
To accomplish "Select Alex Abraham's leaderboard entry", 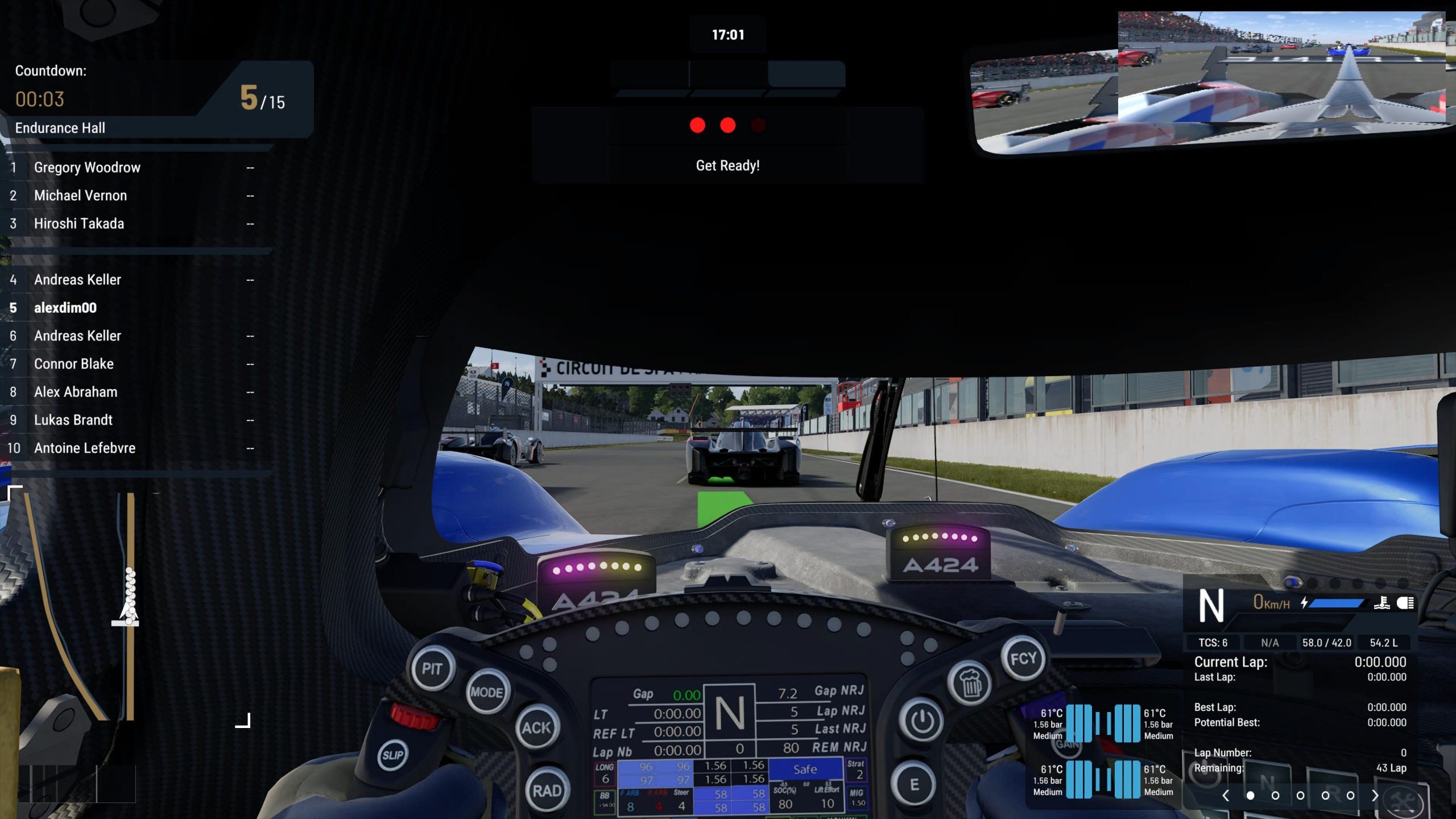I will [76, 392].
